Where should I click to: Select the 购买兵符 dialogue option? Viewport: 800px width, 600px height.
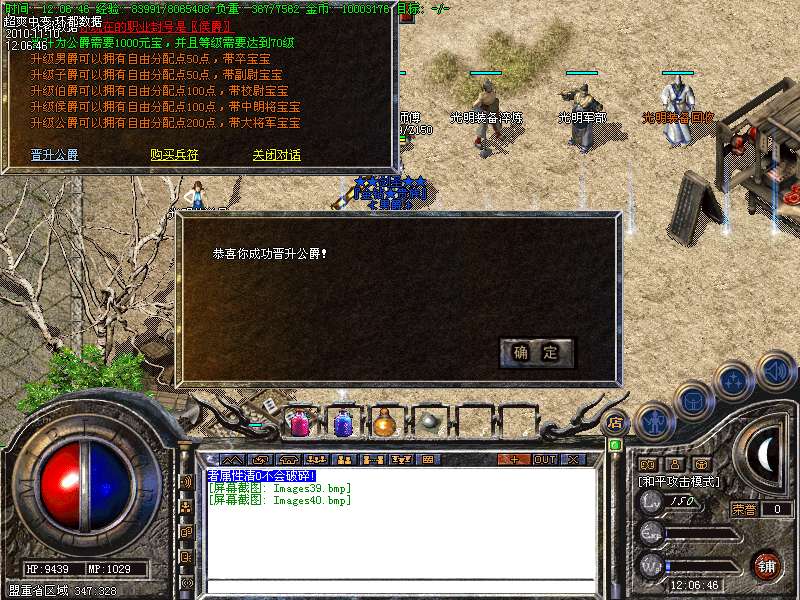174,155
